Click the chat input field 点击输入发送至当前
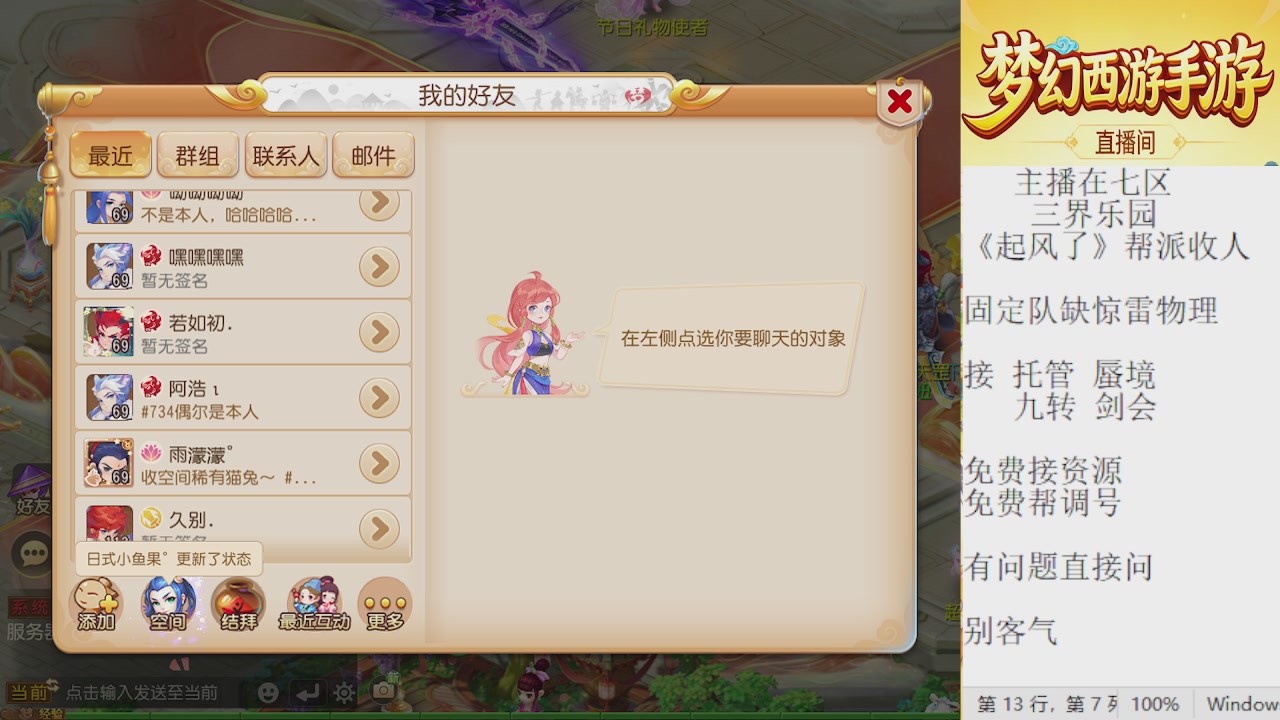The height and width of the screenshot is (720, 1280). 140,690
